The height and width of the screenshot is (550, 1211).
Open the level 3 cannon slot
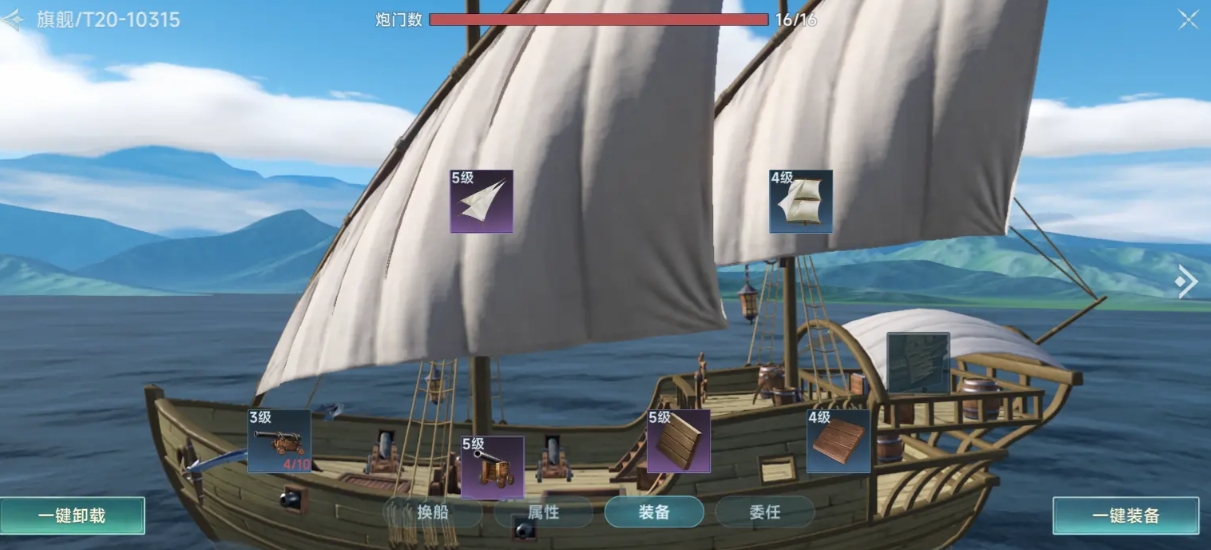pyautogui.click(x=279, y=441)
